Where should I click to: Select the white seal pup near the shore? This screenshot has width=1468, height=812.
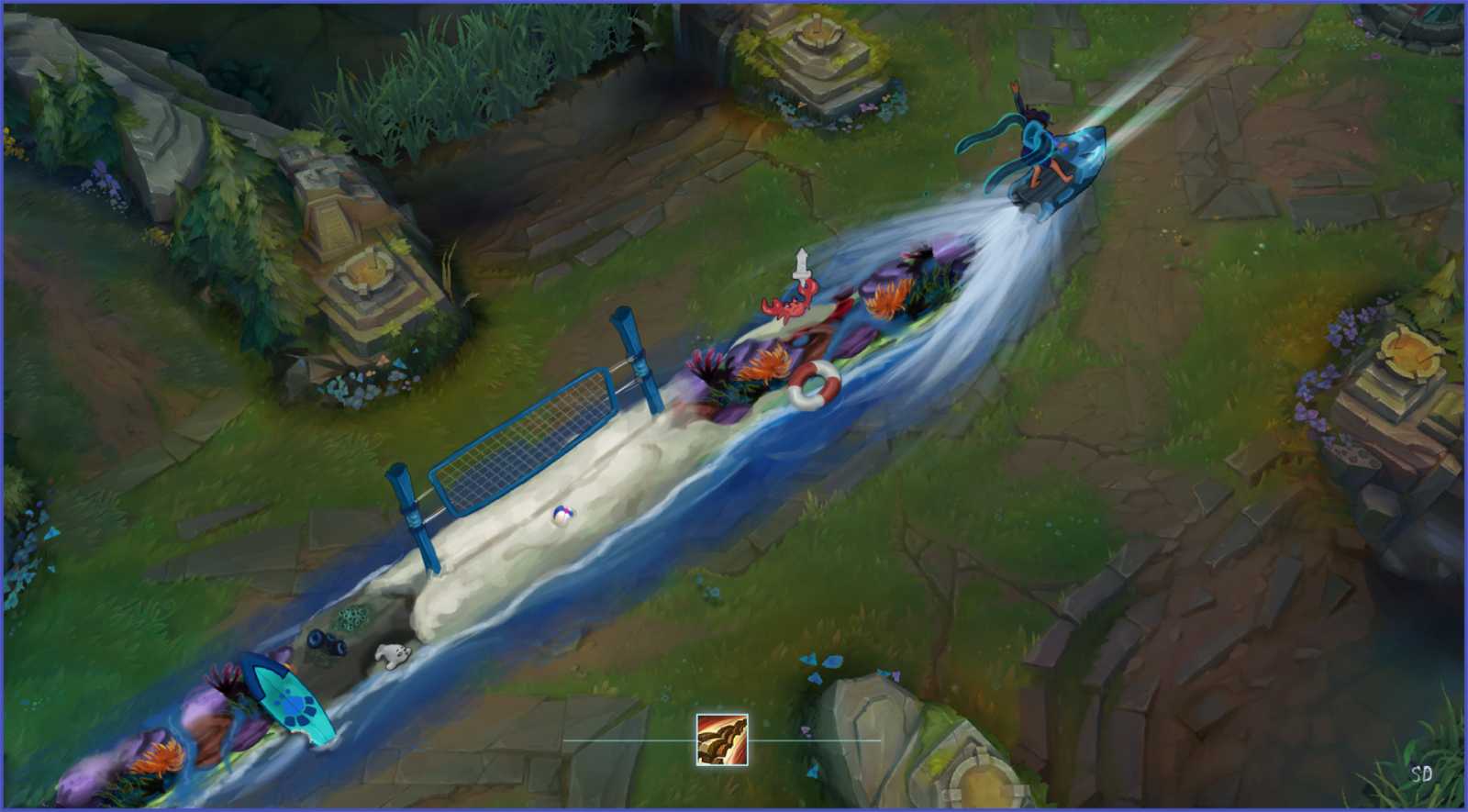(395, 653)
